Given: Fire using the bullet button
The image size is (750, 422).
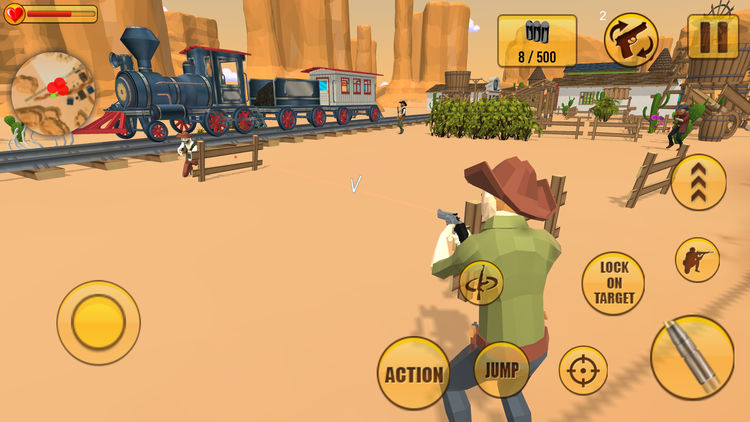Looking at the screenshot, I should 692,358.
